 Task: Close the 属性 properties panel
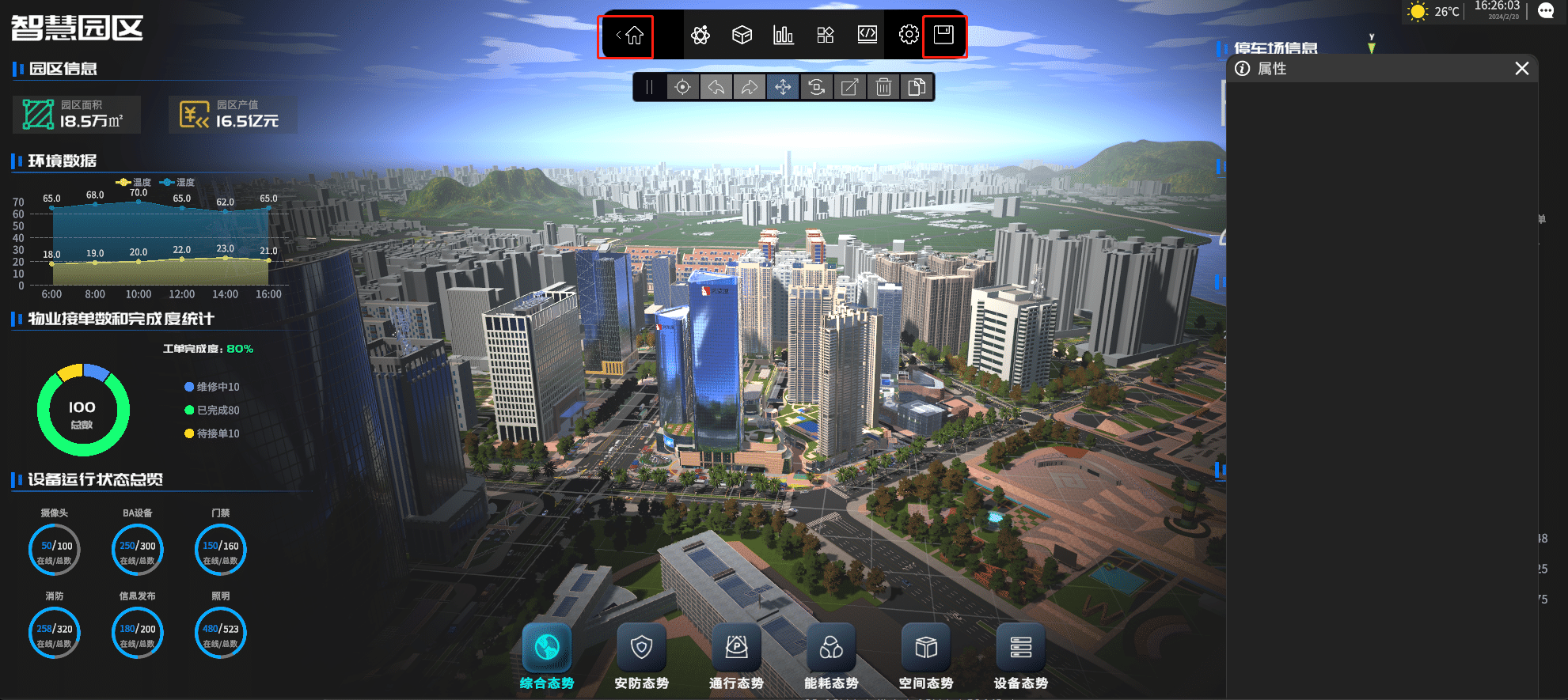click(x=1521, y=69)
